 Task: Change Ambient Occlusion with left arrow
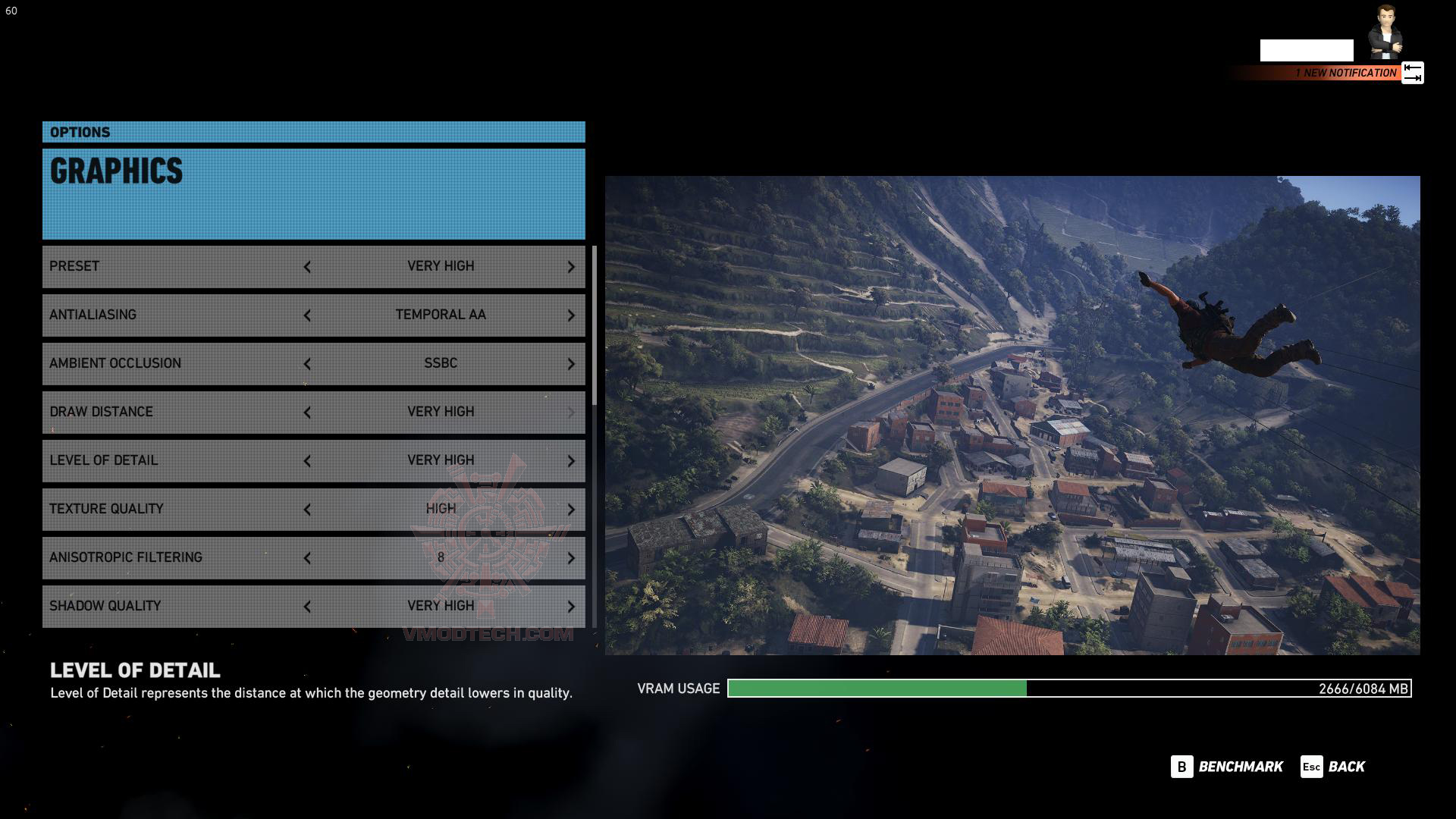307,364
